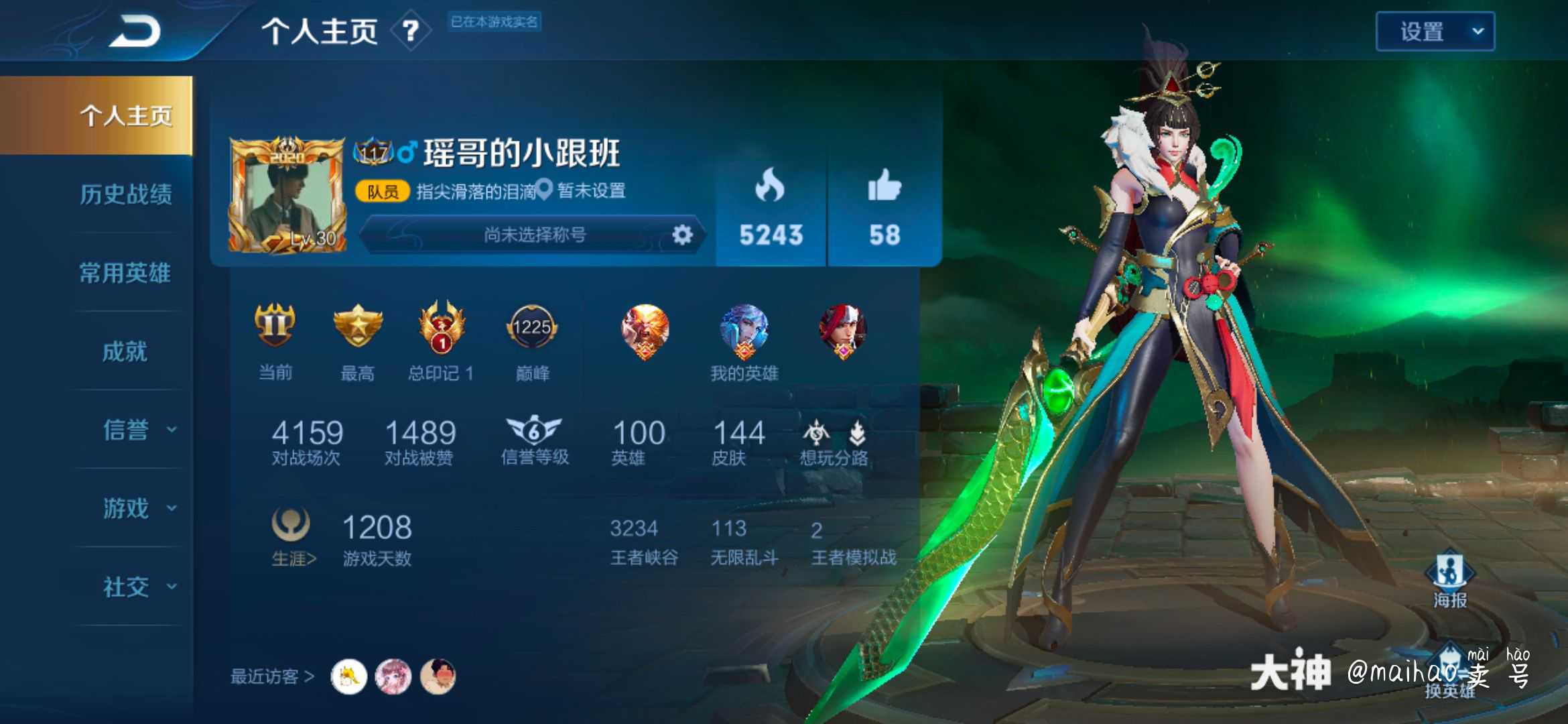Expand the 社交 sidebar section

[124, 585]
